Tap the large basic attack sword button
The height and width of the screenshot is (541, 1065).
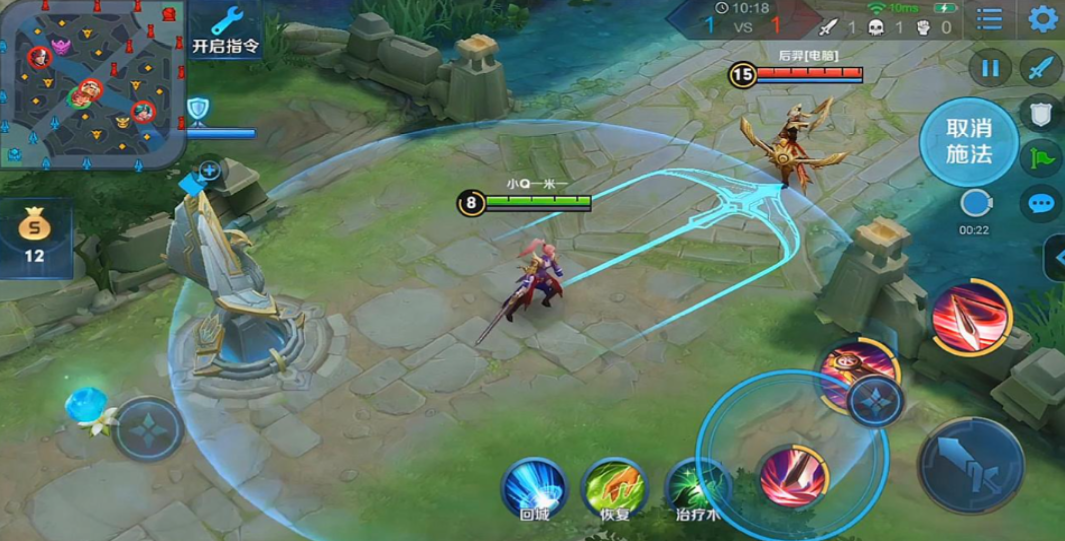tap(970, 465)
